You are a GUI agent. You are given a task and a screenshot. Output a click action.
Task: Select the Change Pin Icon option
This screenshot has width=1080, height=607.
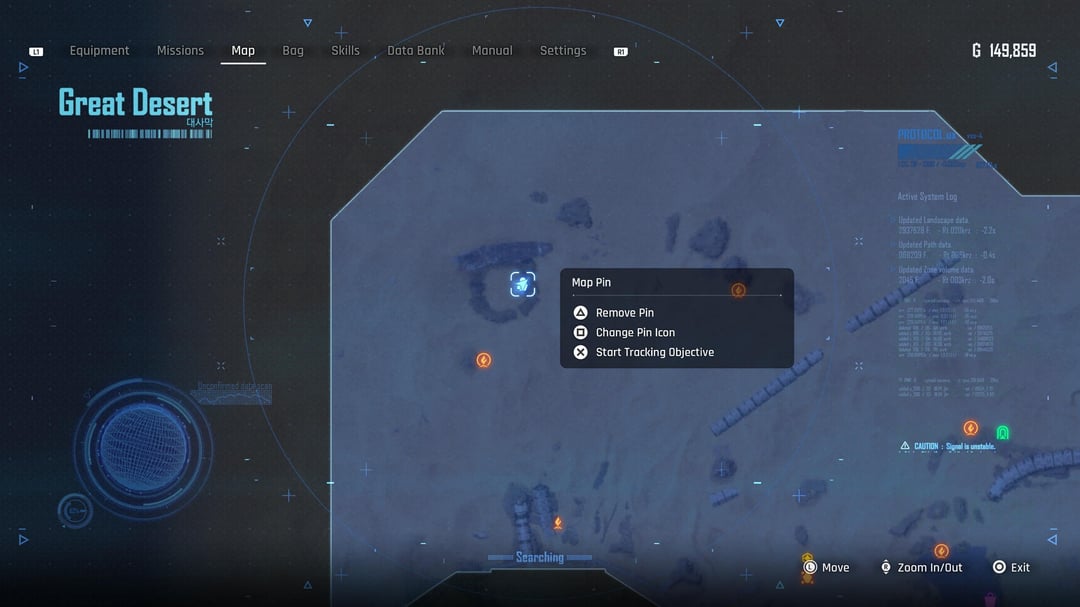pos(635,333)
